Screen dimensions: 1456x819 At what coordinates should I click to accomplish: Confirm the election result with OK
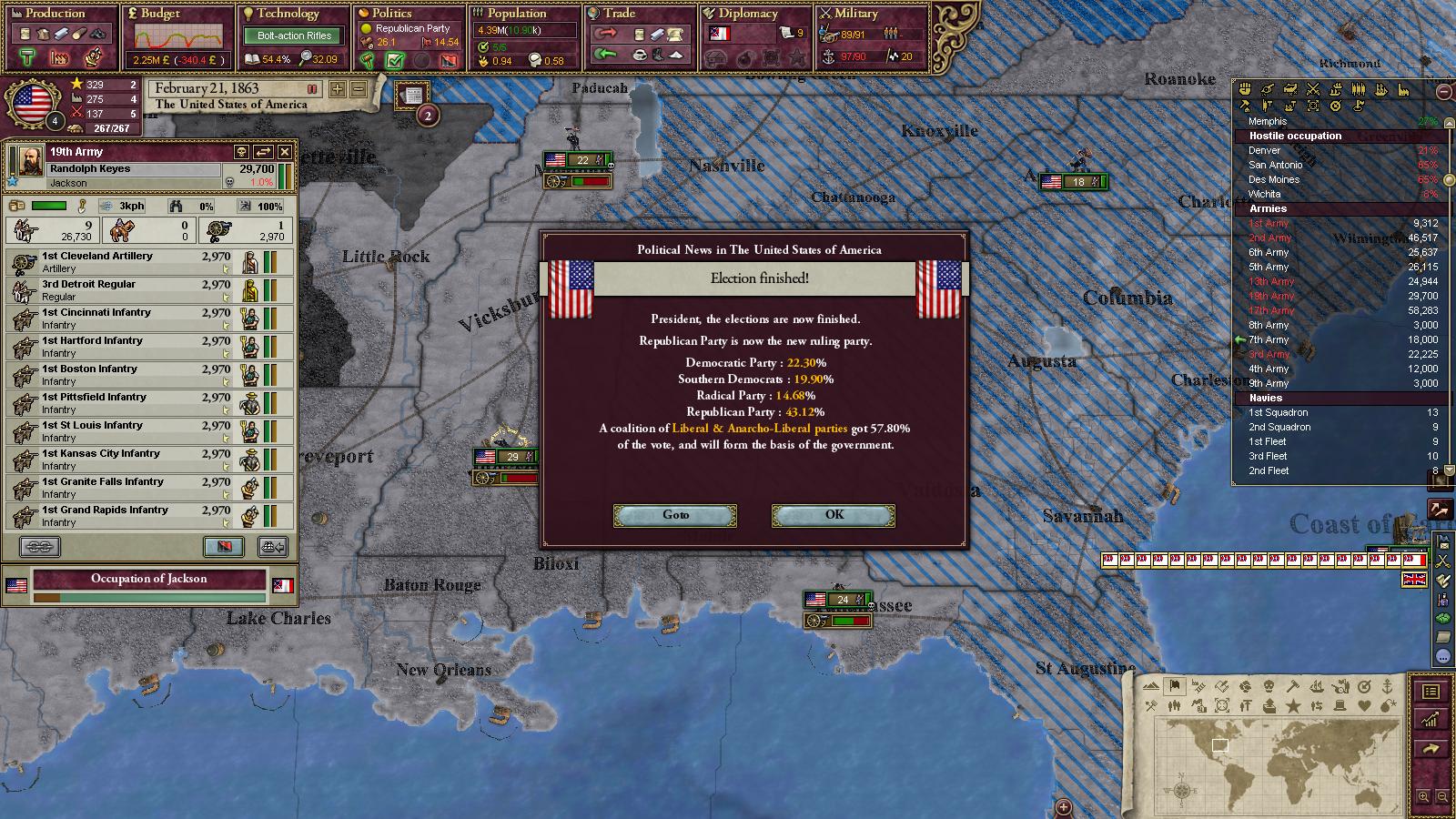tap(833, 515)
